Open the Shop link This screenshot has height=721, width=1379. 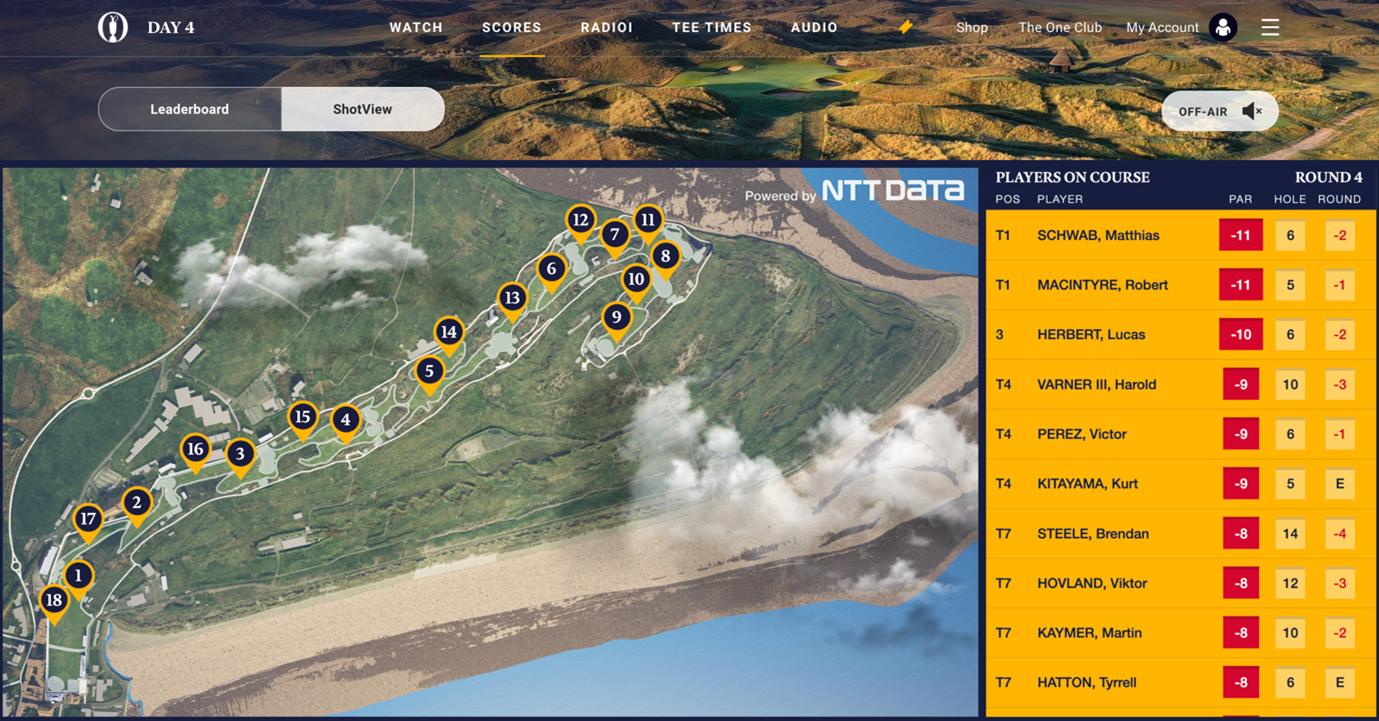pos(971,27)
